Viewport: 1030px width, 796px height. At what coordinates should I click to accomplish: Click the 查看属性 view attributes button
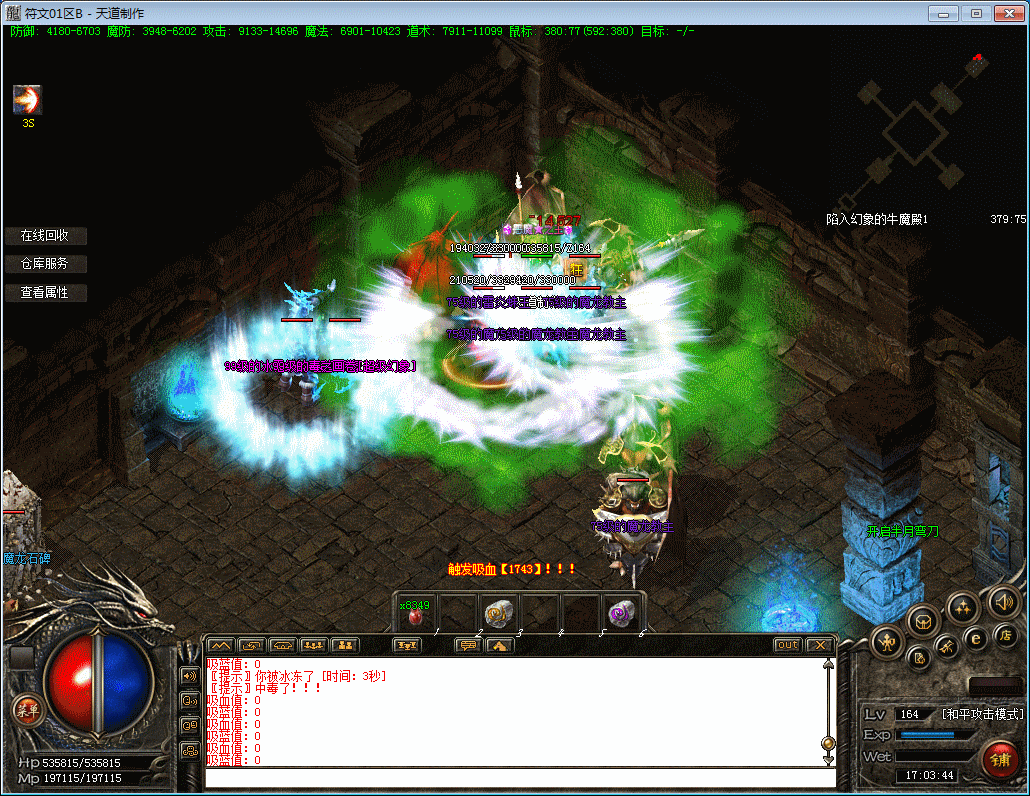click(x=45, y=293)
